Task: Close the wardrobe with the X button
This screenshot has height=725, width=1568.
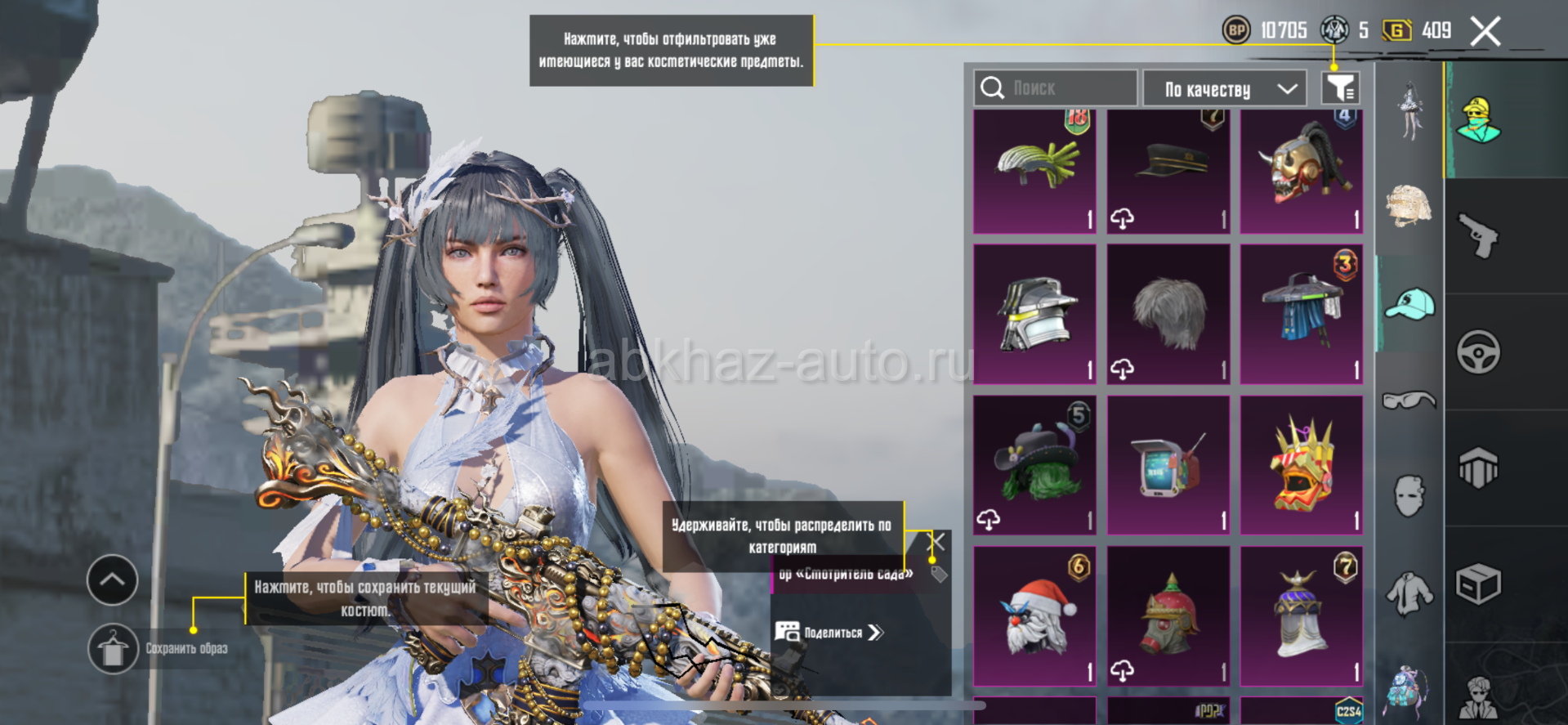Action: click(x=1485, y=32)
